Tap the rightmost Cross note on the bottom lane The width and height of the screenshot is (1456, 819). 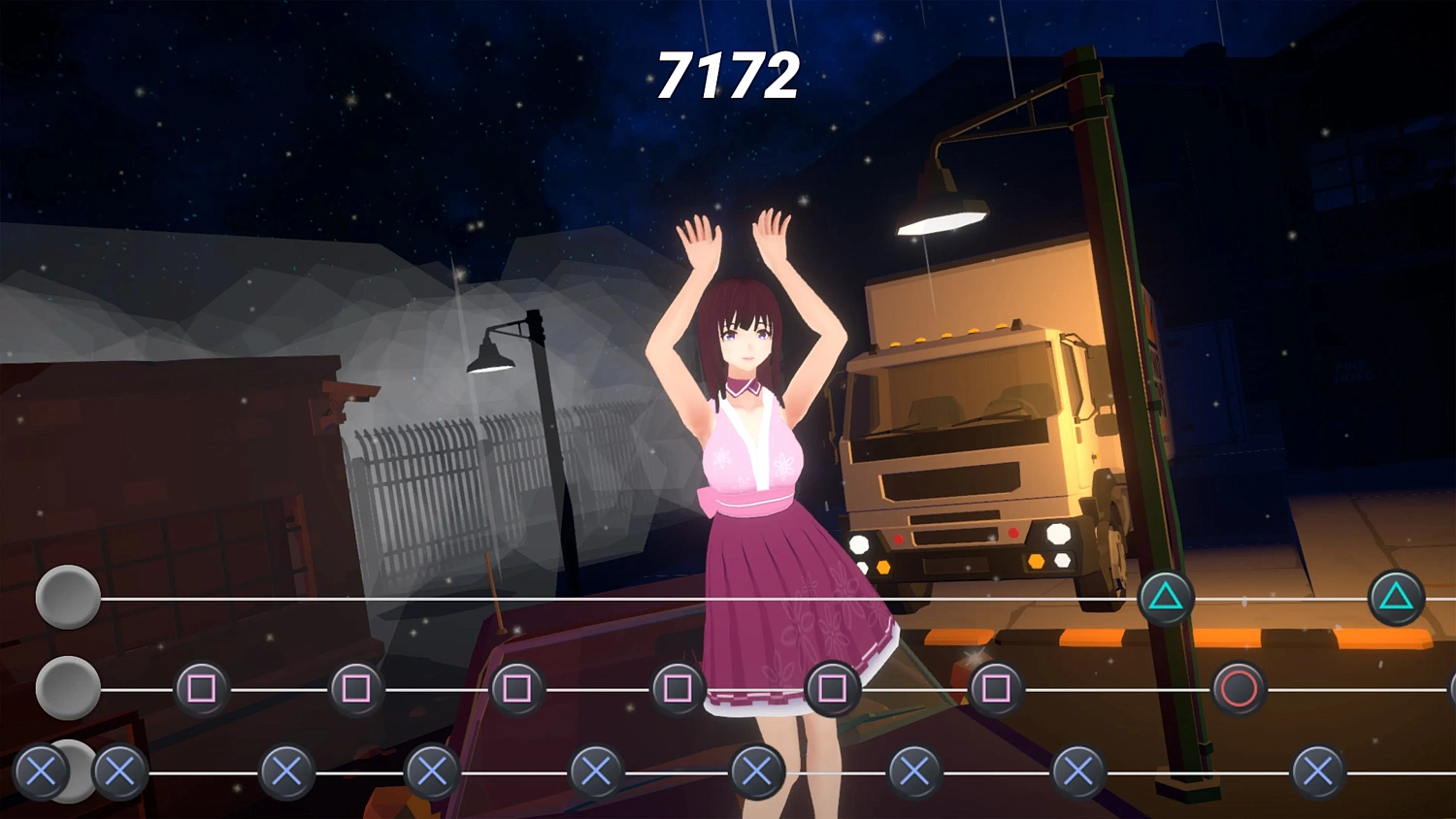pos(1315,775)
